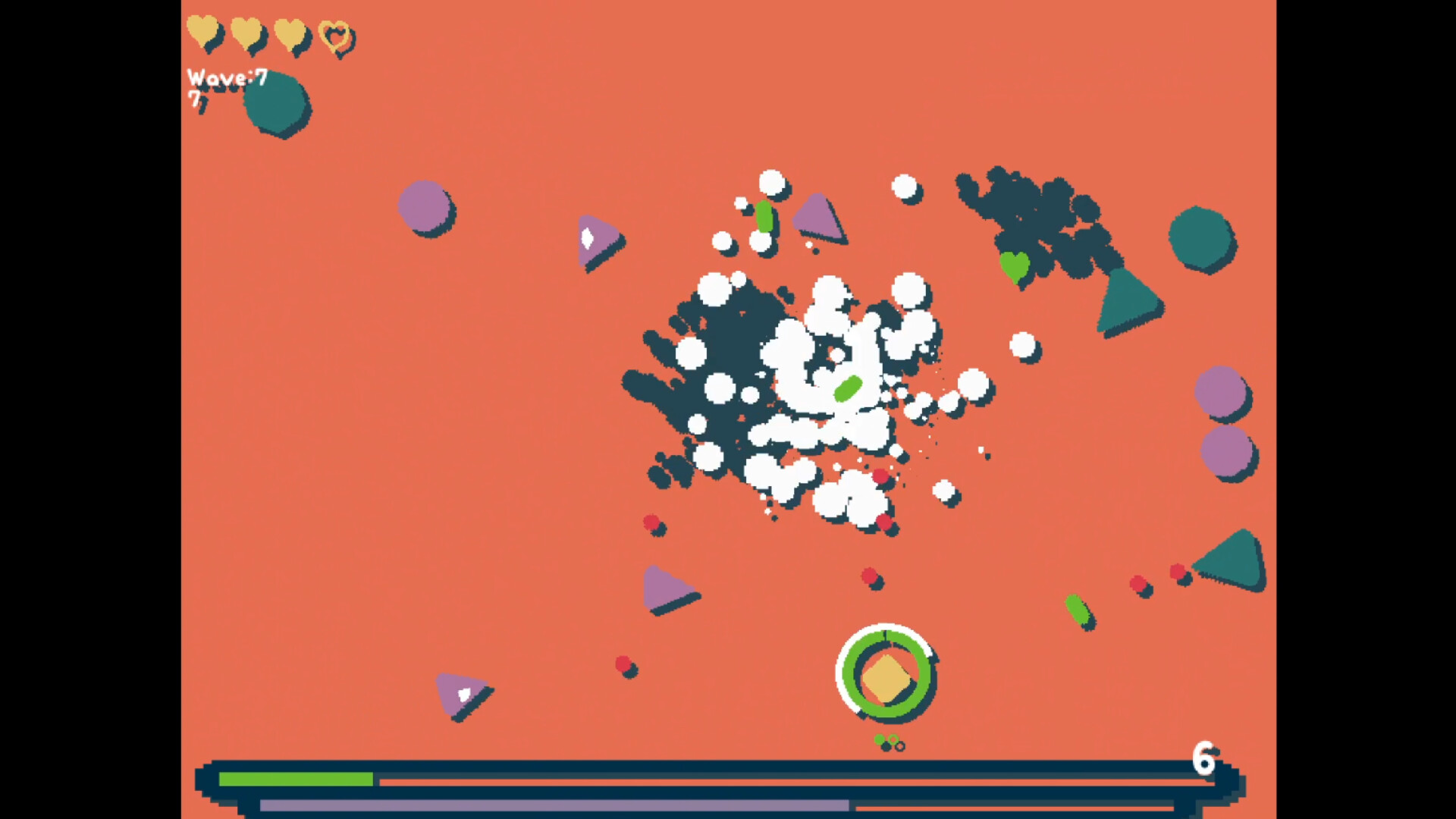Select the empty outlined heart icon

pos(336,36)
